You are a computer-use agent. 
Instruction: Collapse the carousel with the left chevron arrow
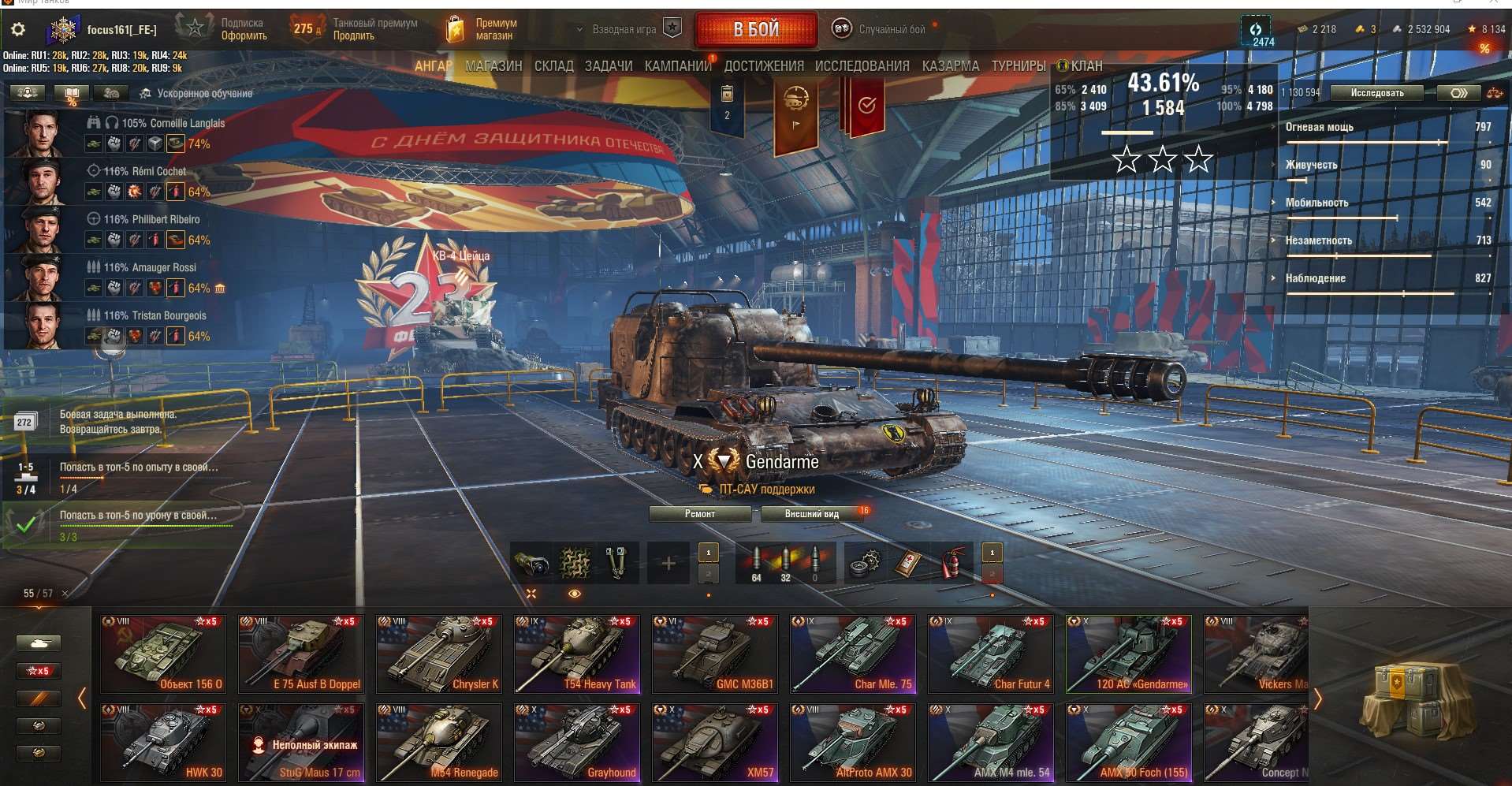pos(83,698)
